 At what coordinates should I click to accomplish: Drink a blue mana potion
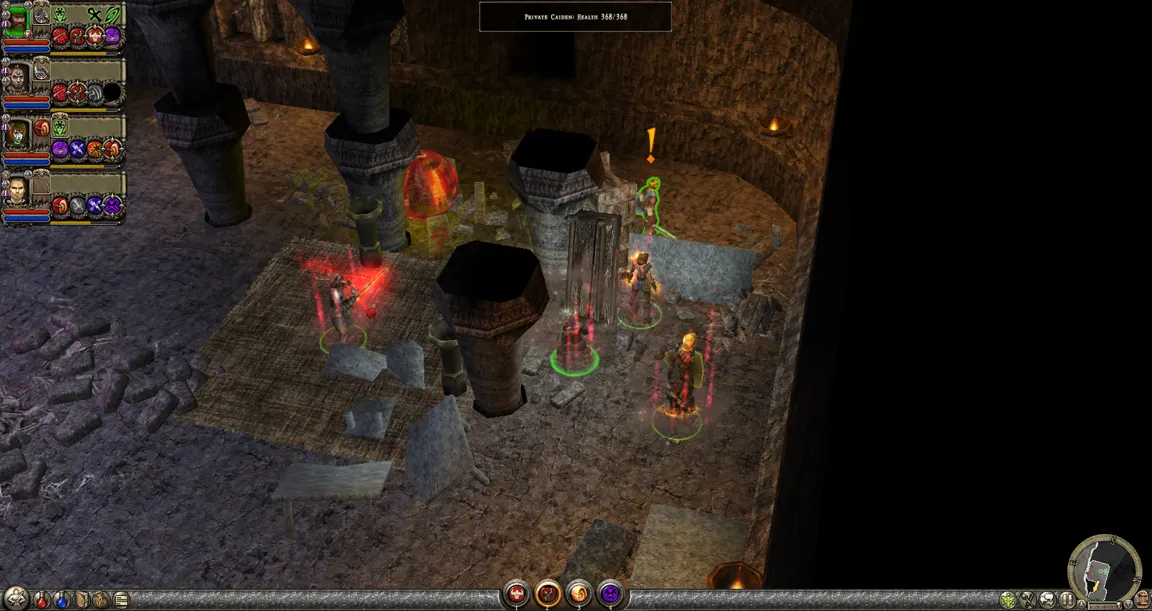pos(62,600)
